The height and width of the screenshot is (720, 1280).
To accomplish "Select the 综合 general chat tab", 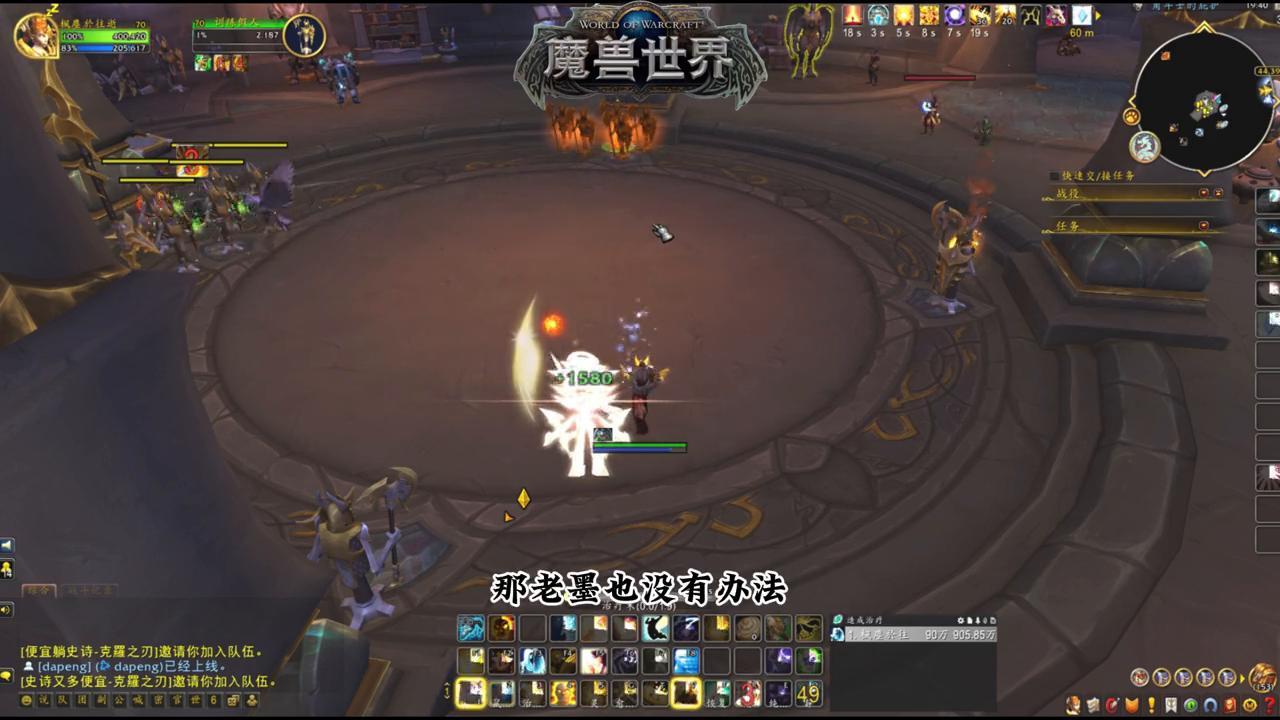I will (40, 591).
